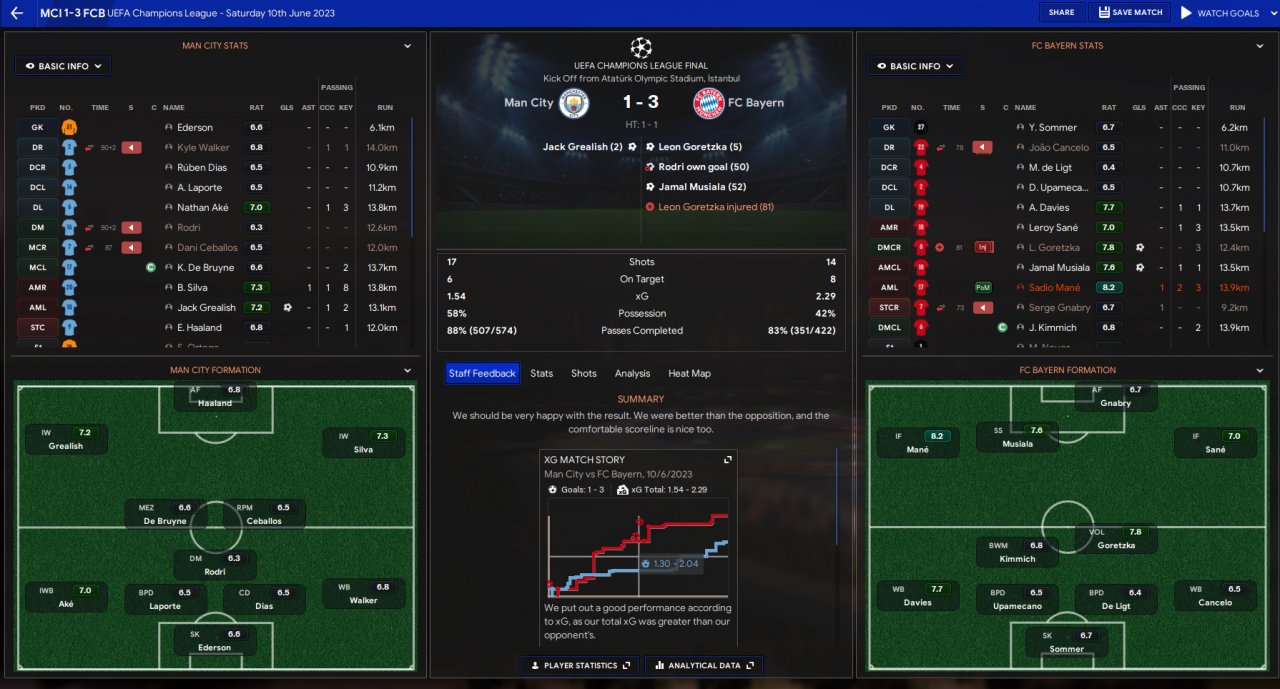Screen dimensions: 1280x689
Task: Collapse the FC Bayern Stats panel
Action: [x=1260, y=46]
